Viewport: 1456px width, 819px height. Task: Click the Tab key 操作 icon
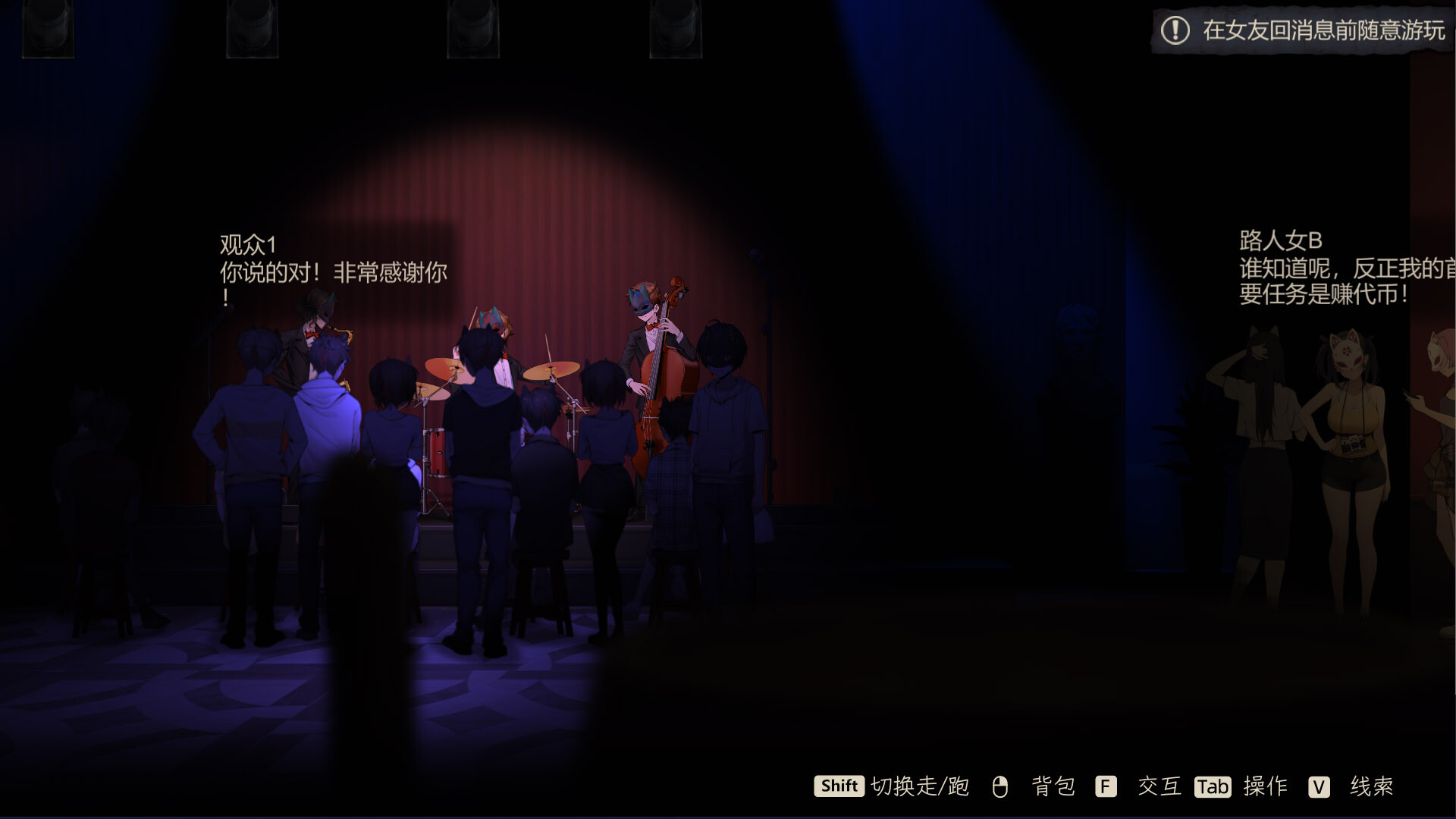pos(1212,787)
